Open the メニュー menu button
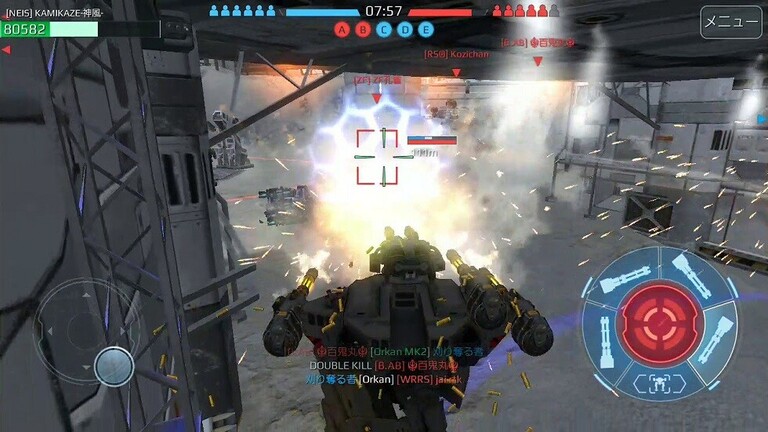 (x=731, y=22)
